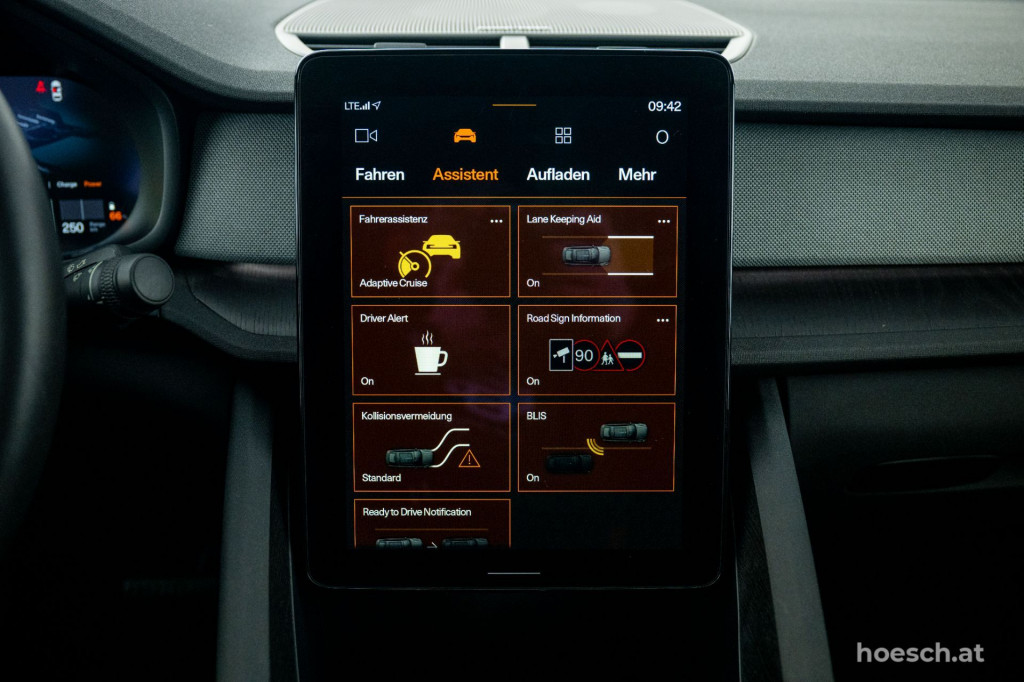The height and width of the screenshot is (682, 1024).
Task: Select the Assistent tab
Action: click(x=465, y=174)
